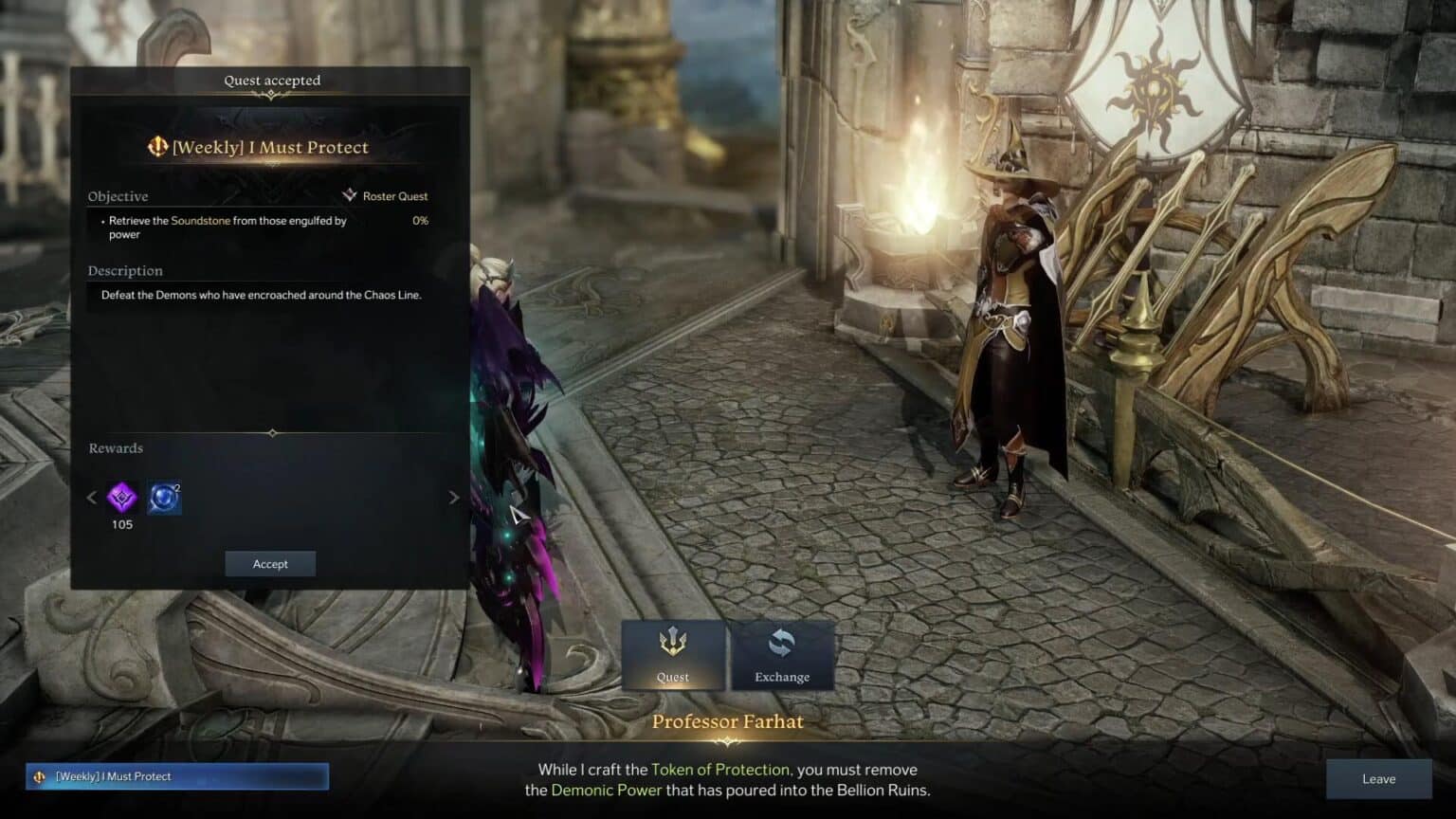
Task: Show next rewards with right arrow
Action: coord(454,497)
